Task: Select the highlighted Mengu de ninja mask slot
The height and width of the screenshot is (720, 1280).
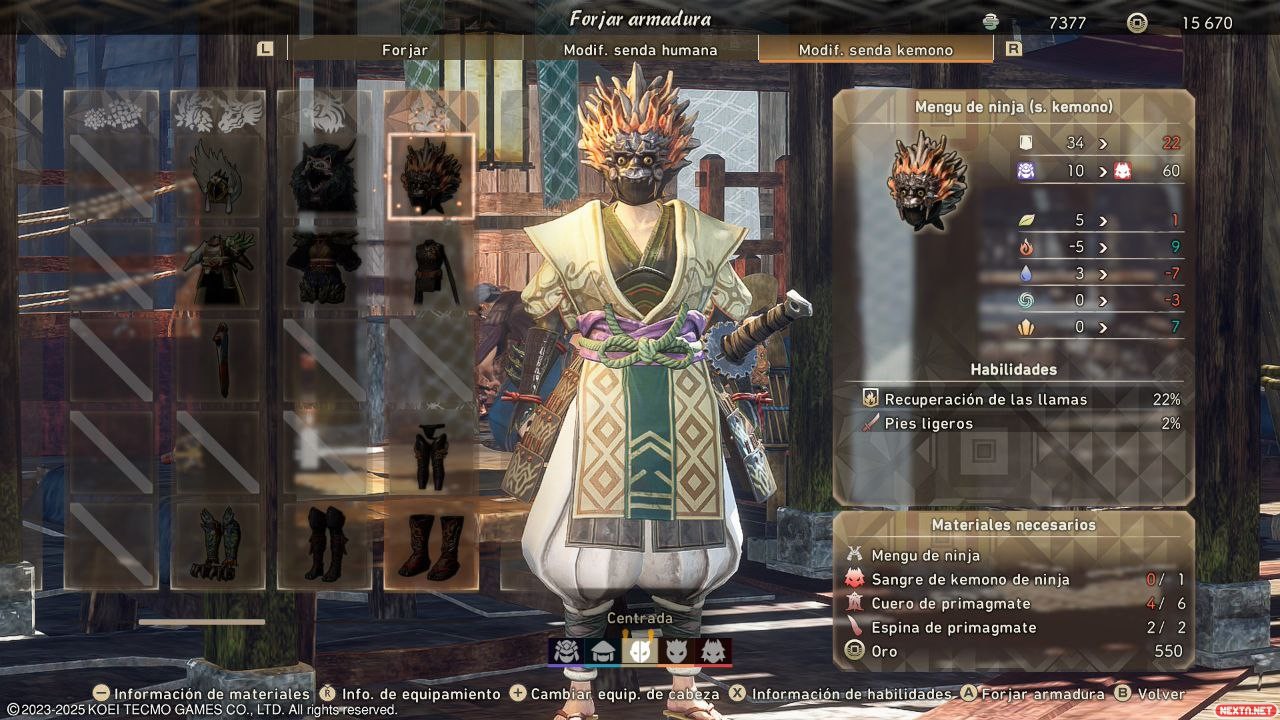Action: click(431, 177)
